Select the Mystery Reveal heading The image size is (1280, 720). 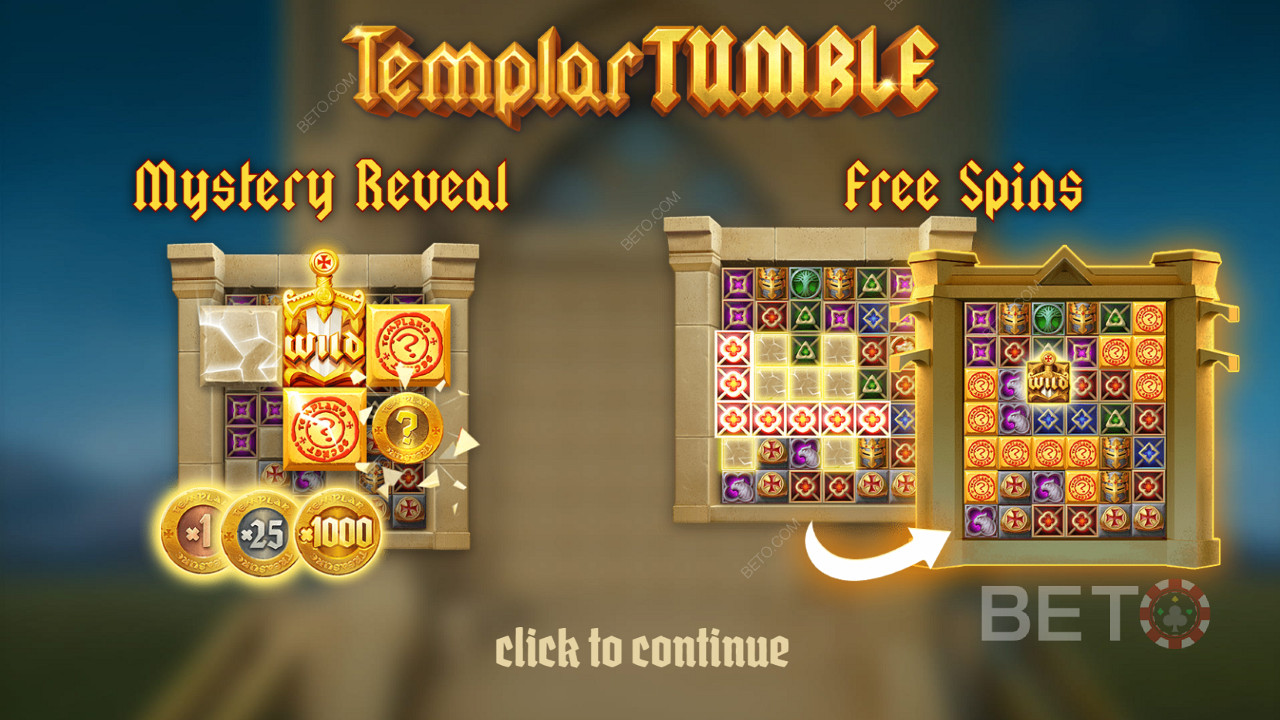(x=320, y=178)
